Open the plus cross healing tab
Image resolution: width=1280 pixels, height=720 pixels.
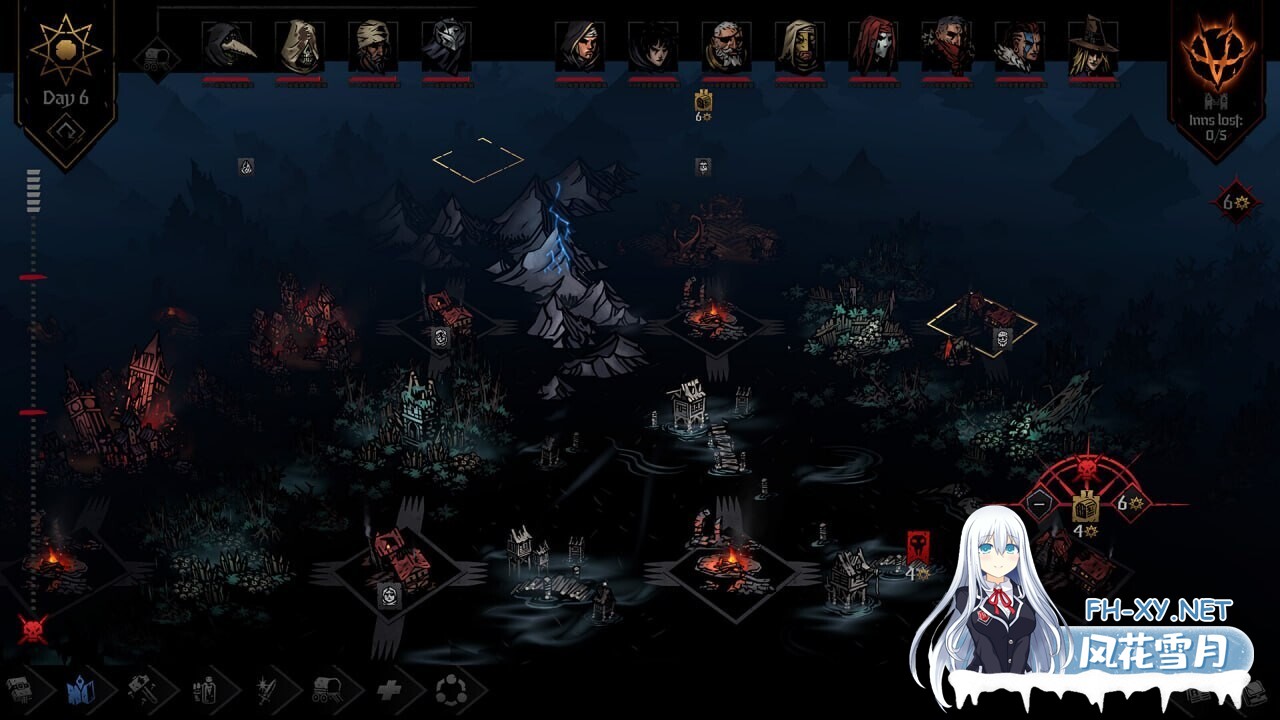coord(388,688)
